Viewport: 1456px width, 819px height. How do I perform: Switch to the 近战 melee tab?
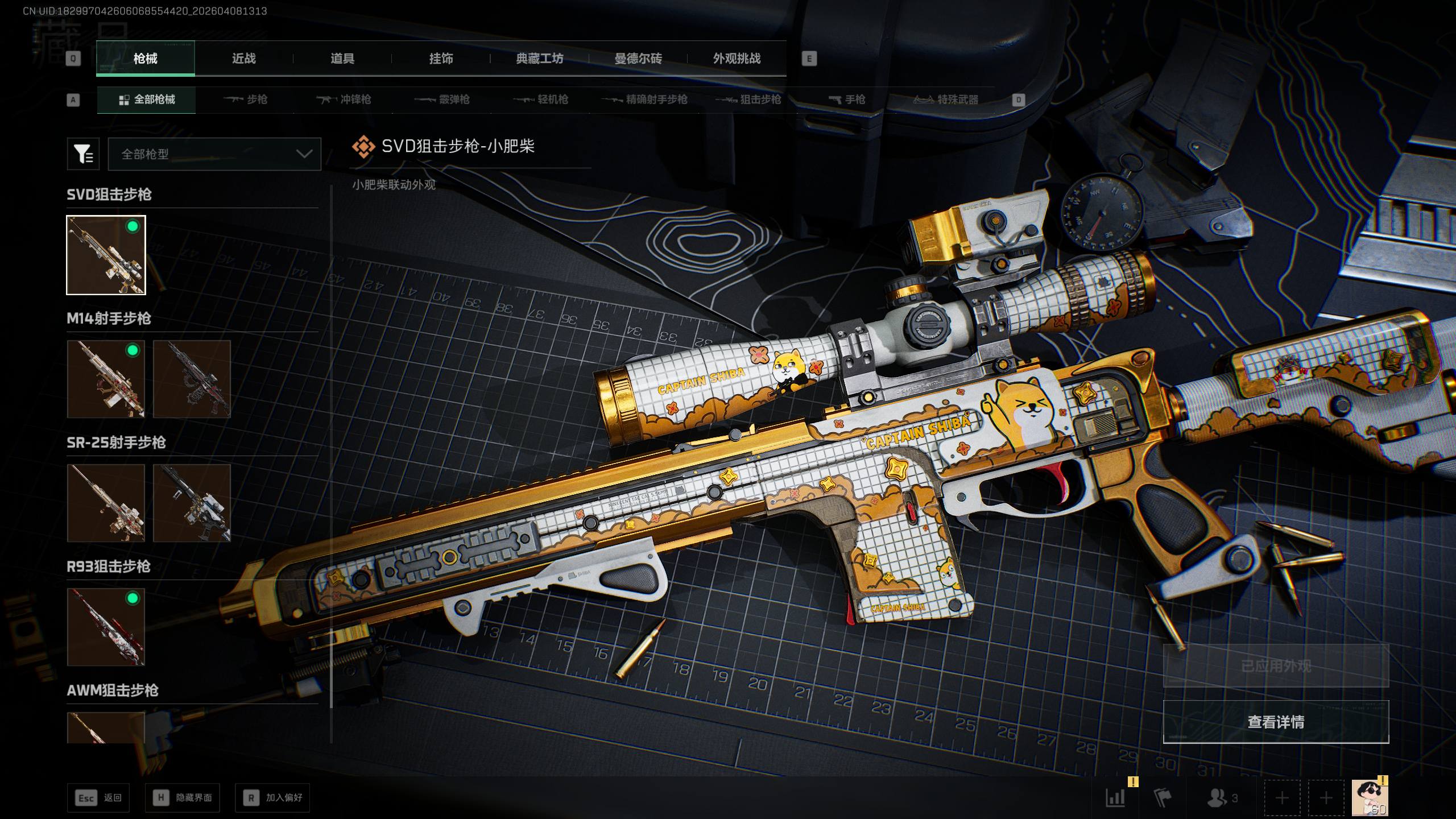click(243, 59)
